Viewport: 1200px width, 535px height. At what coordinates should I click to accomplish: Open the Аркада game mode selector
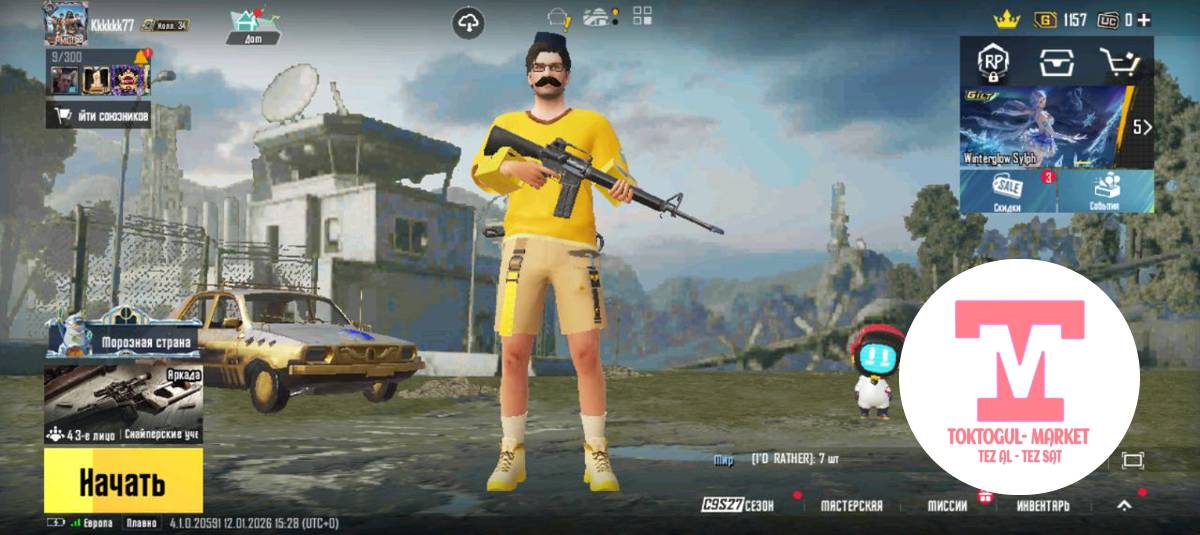tap(123, 398)
